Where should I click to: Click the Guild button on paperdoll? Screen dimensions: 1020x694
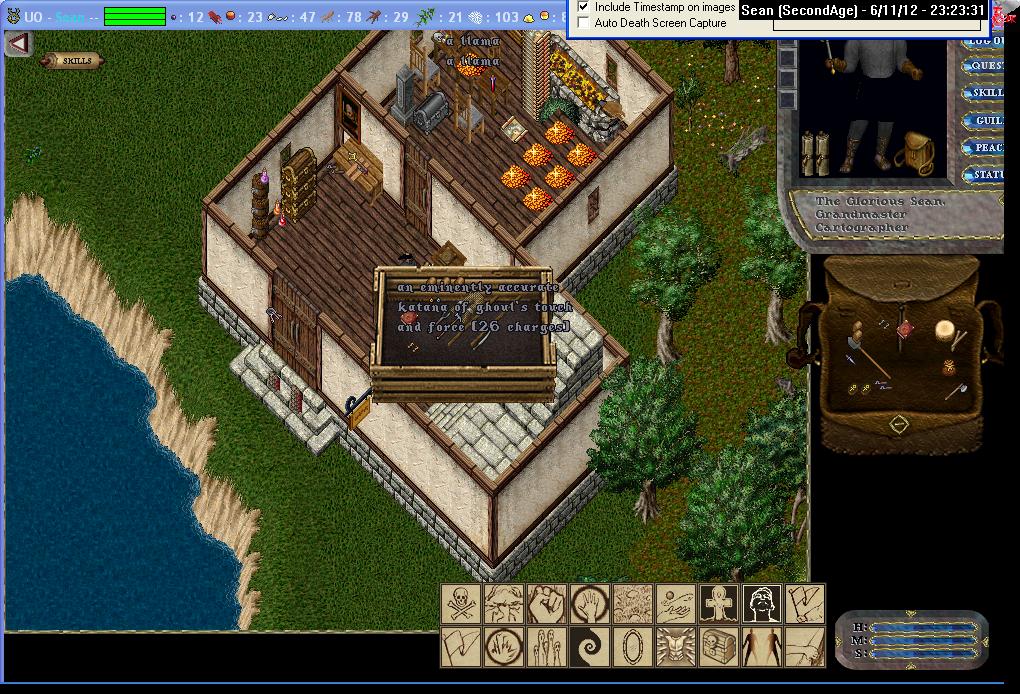[x=986, y=120]
